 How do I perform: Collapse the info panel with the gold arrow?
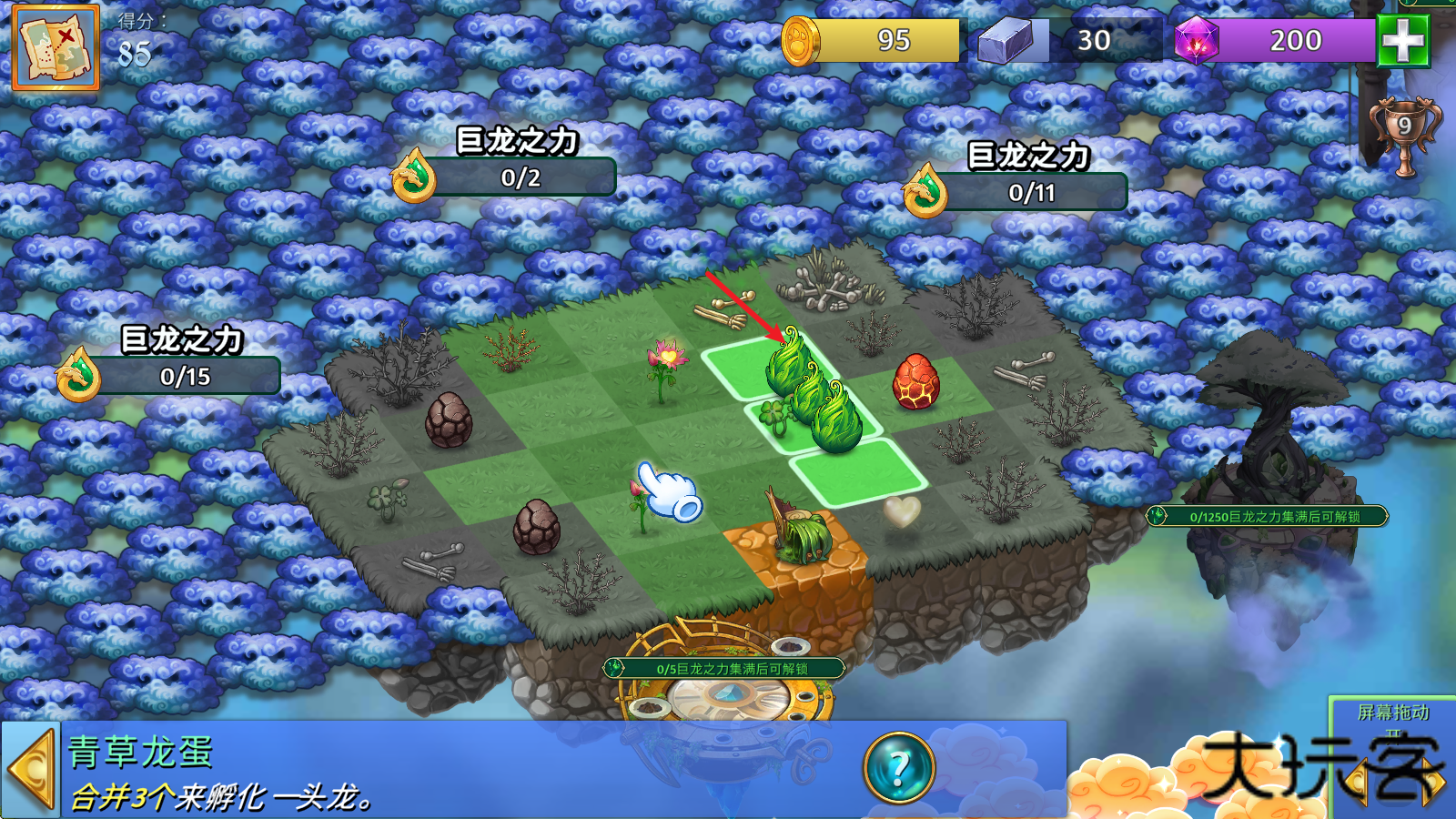click(x=31, y=770)
